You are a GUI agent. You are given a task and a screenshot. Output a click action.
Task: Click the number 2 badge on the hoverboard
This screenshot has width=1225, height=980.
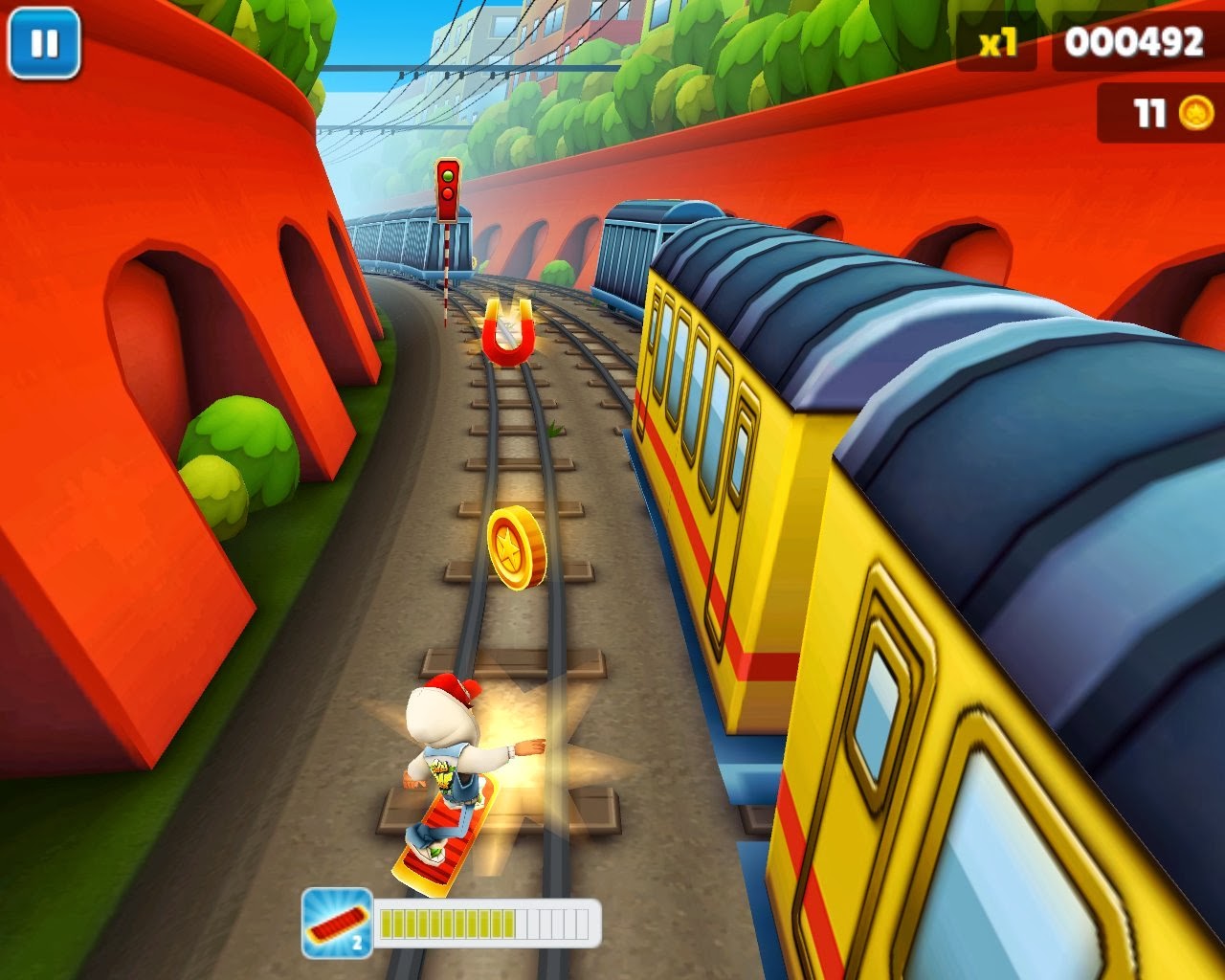359,943
